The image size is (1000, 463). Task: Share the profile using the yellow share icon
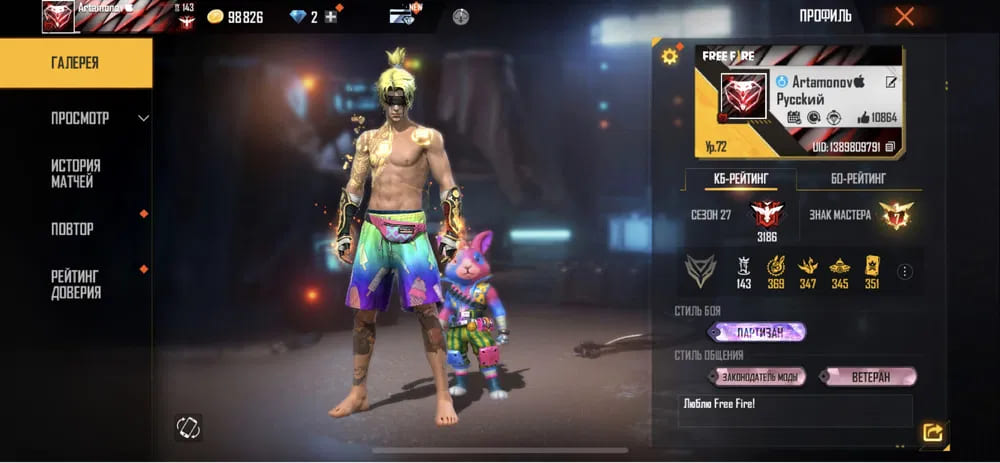(933, 432)
